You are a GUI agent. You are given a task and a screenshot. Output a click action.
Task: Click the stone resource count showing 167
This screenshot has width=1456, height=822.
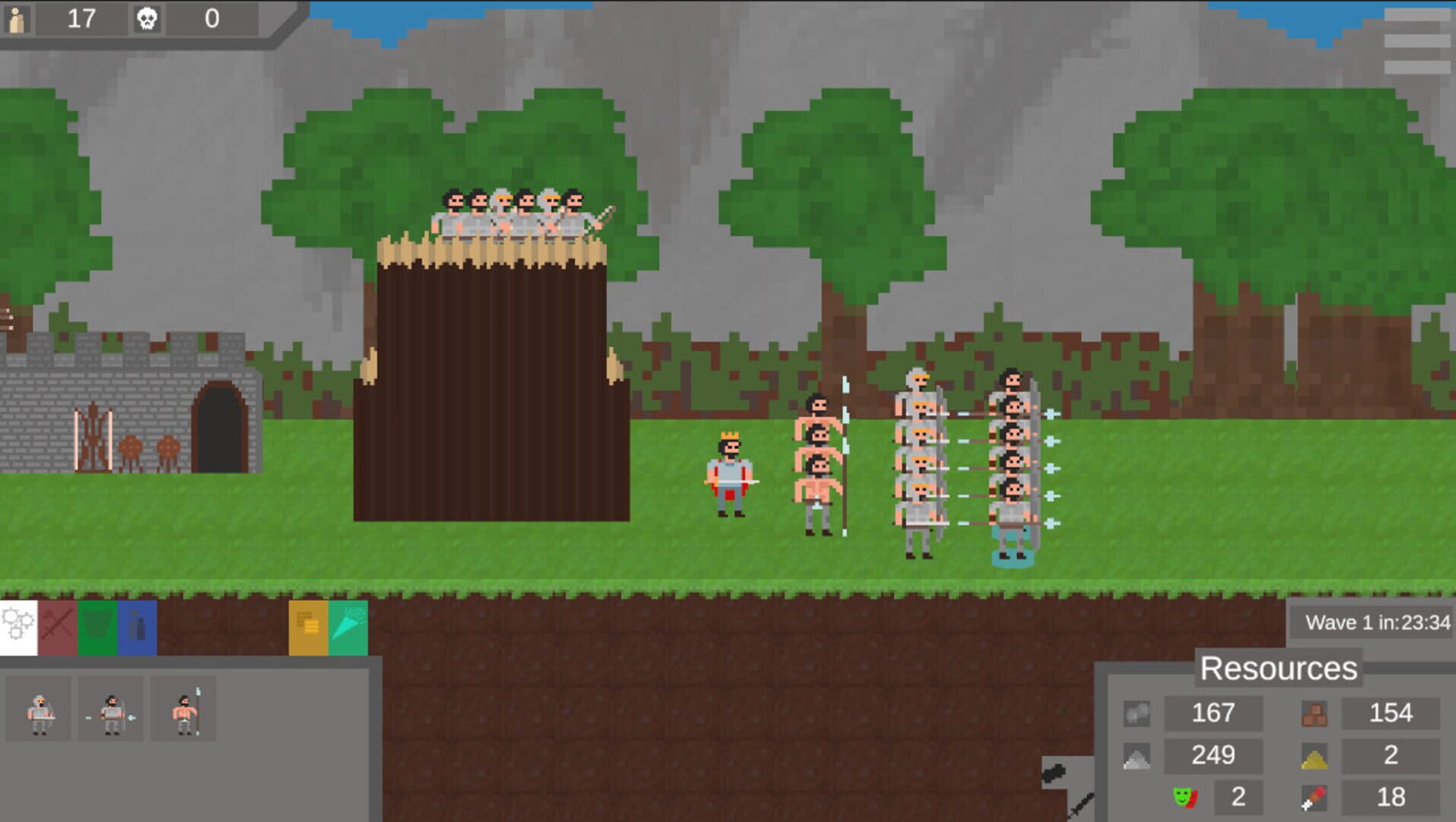pos(1213,714)
